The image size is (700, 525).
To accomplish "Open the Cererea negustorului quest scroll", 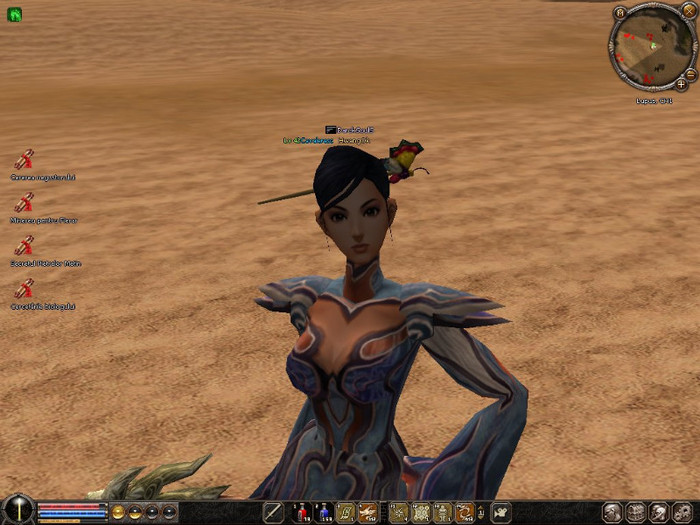I will pos(24,159).
